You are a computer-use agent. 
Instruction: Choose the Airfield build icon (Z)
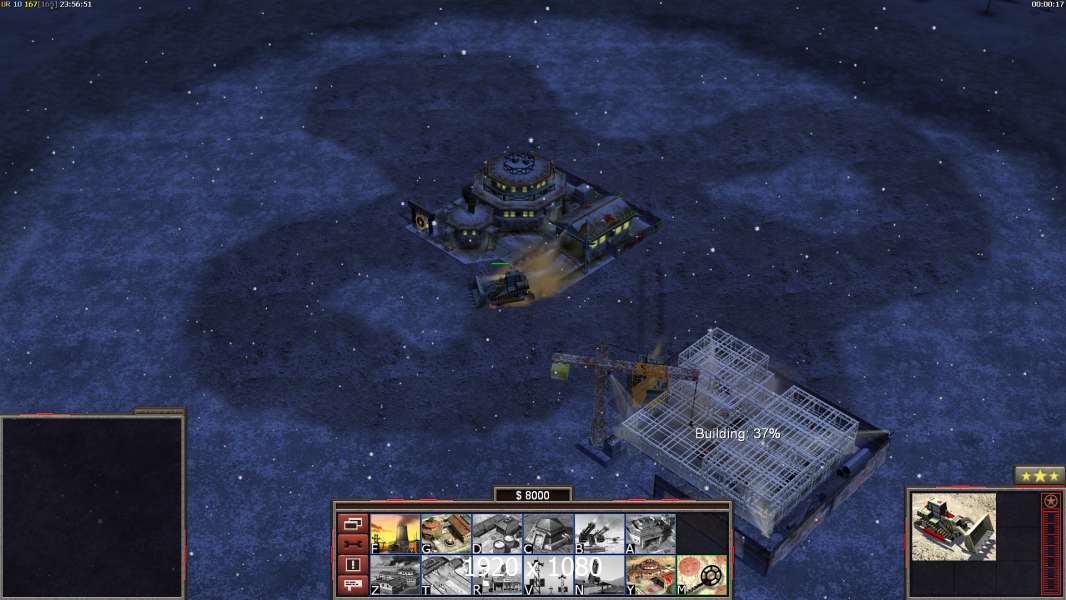tap(395, 575)
